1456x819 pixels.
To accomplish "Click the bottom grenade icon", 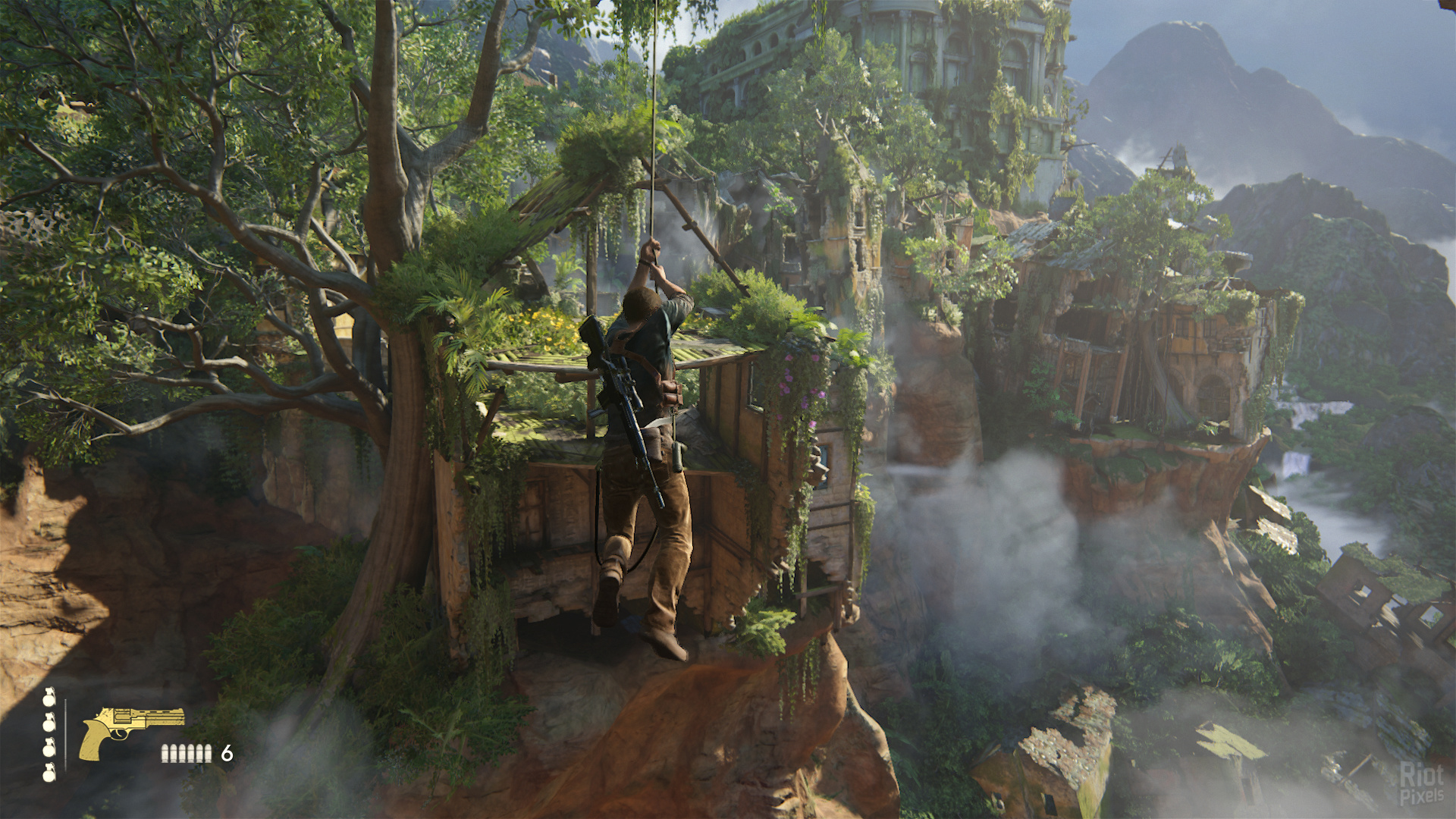I will 49,773.
